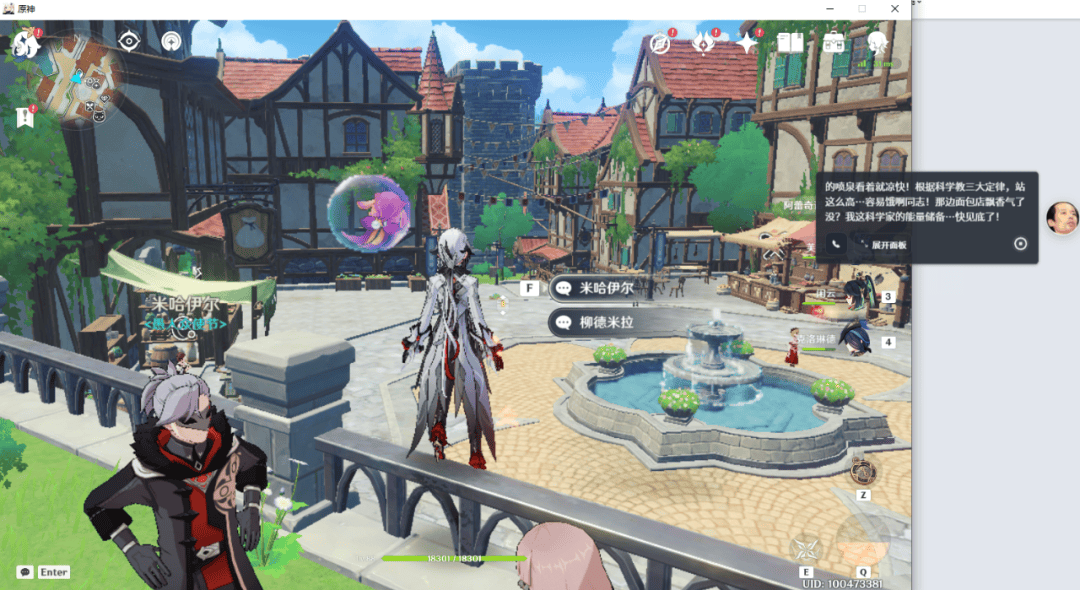Open the character head profile icon
The width and height of the screenshot is (1080, 590).
point(877,43)
